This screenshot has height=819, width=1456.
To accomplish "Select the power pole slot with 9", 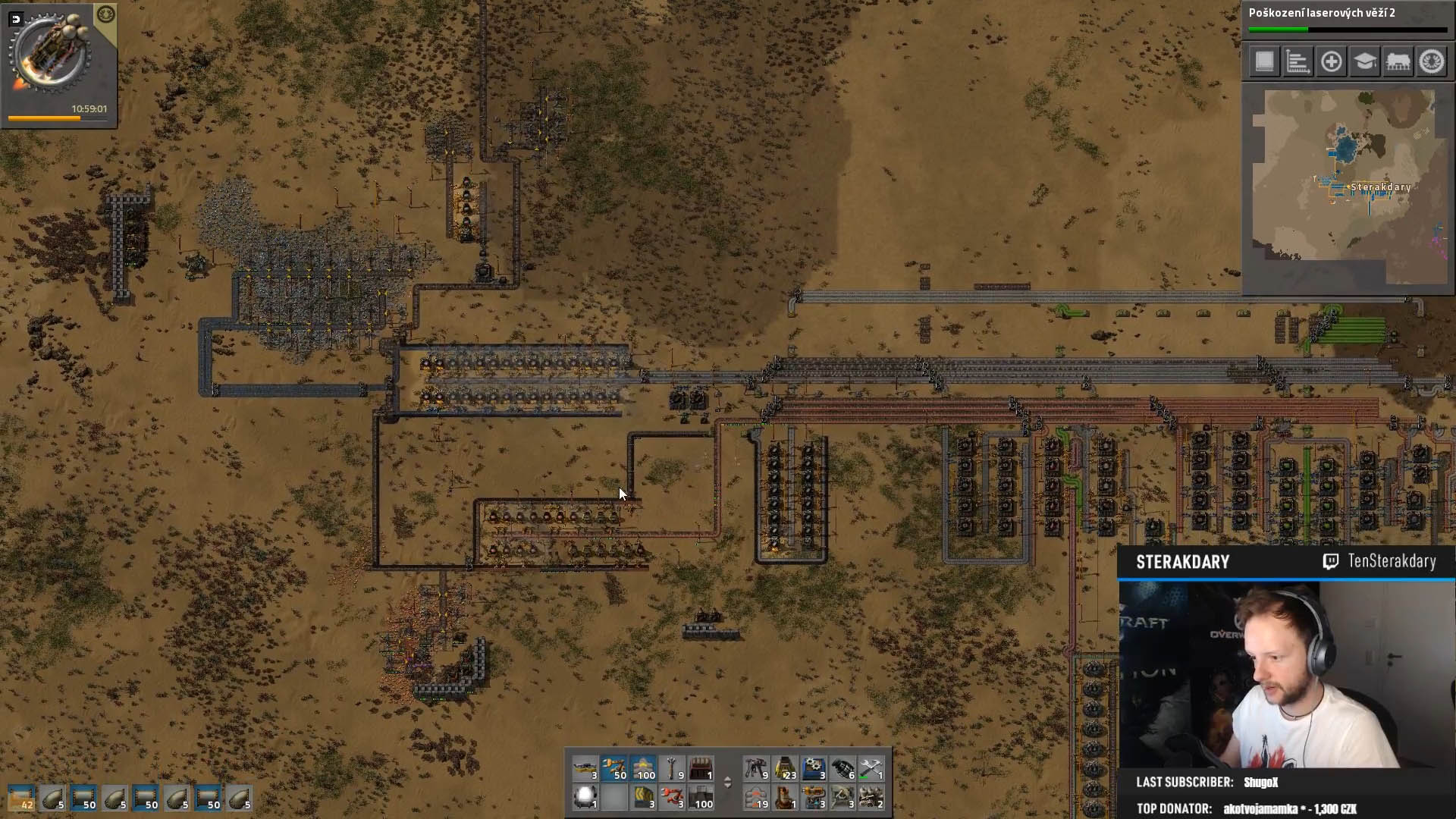I will click(672, 768).
